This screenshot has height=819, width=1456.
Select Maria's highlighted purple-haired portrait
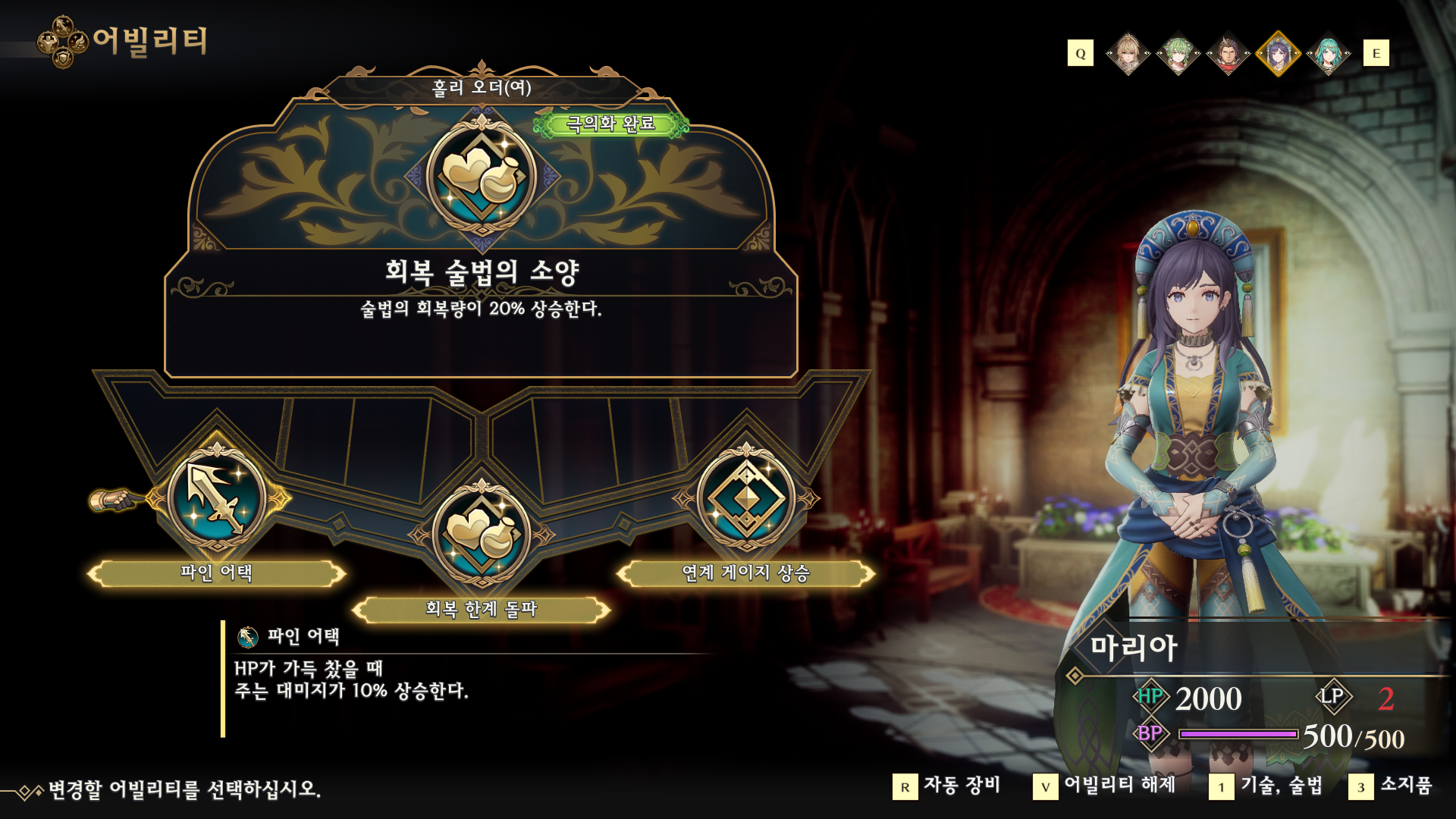click(1279, 54)
